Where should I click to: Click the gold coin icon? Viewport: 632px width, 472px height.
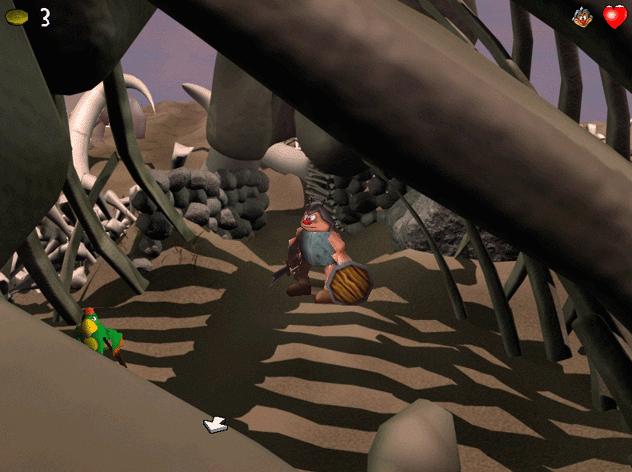pos(17,17)
